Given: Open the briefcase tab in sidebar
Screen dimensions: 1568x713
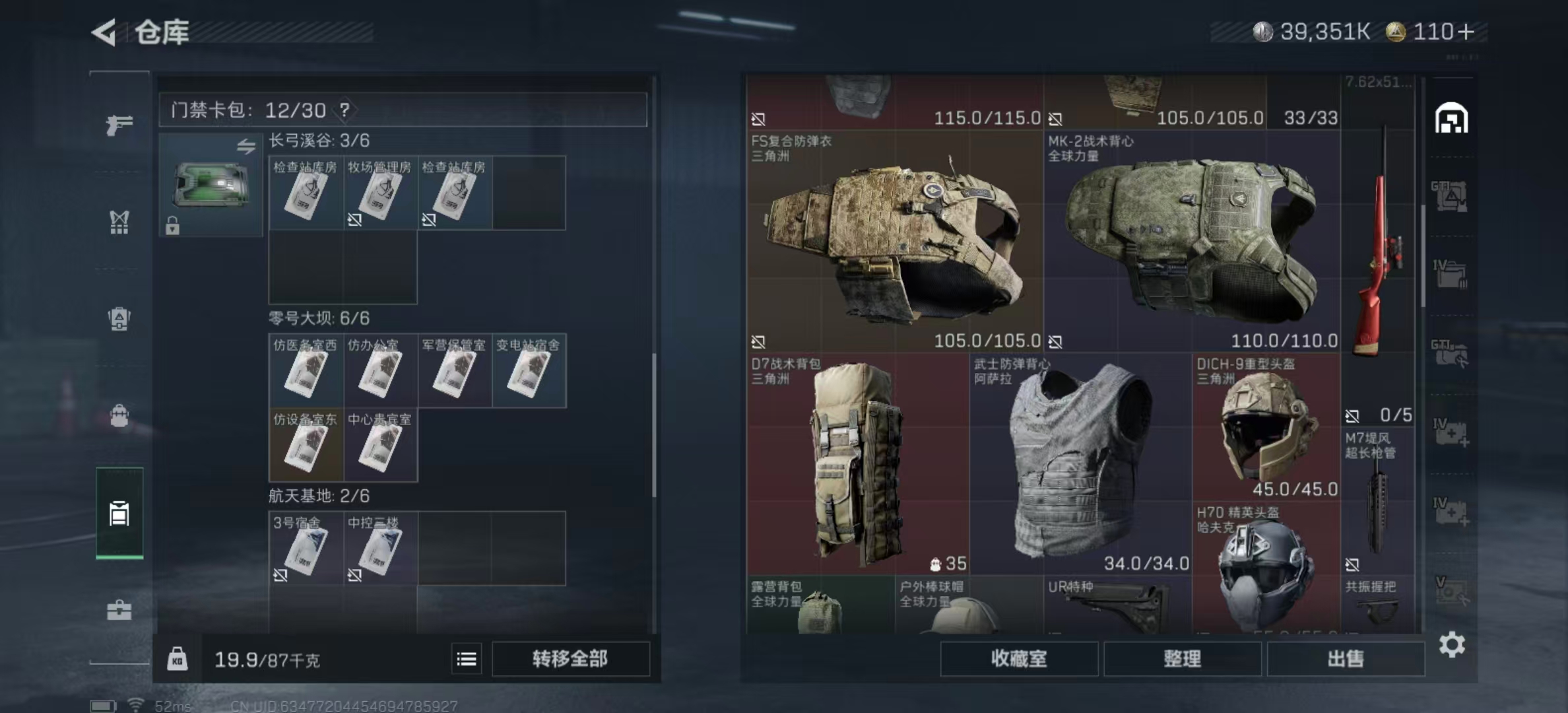Looking at the screenshot, I should click(119, 610).
